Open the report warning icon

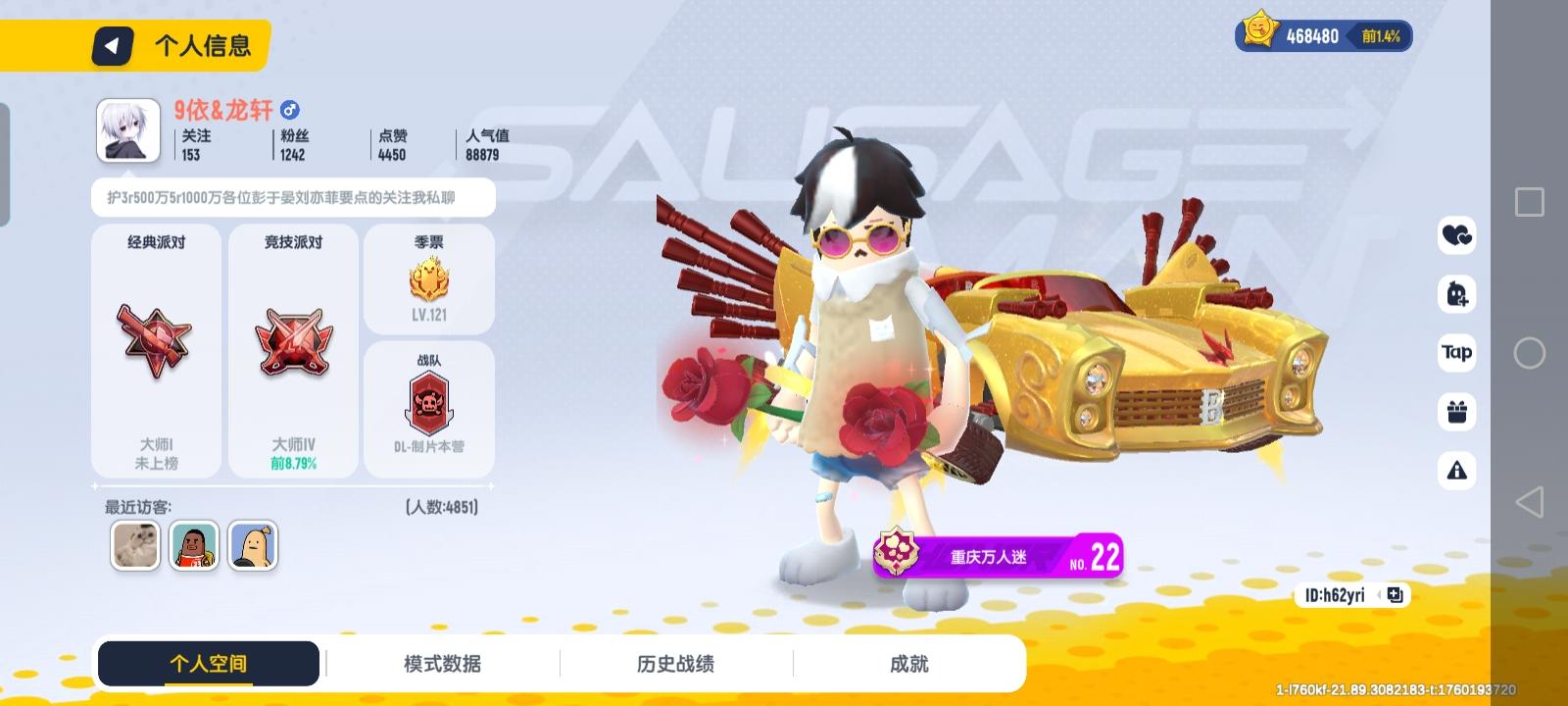(1457, 471)
